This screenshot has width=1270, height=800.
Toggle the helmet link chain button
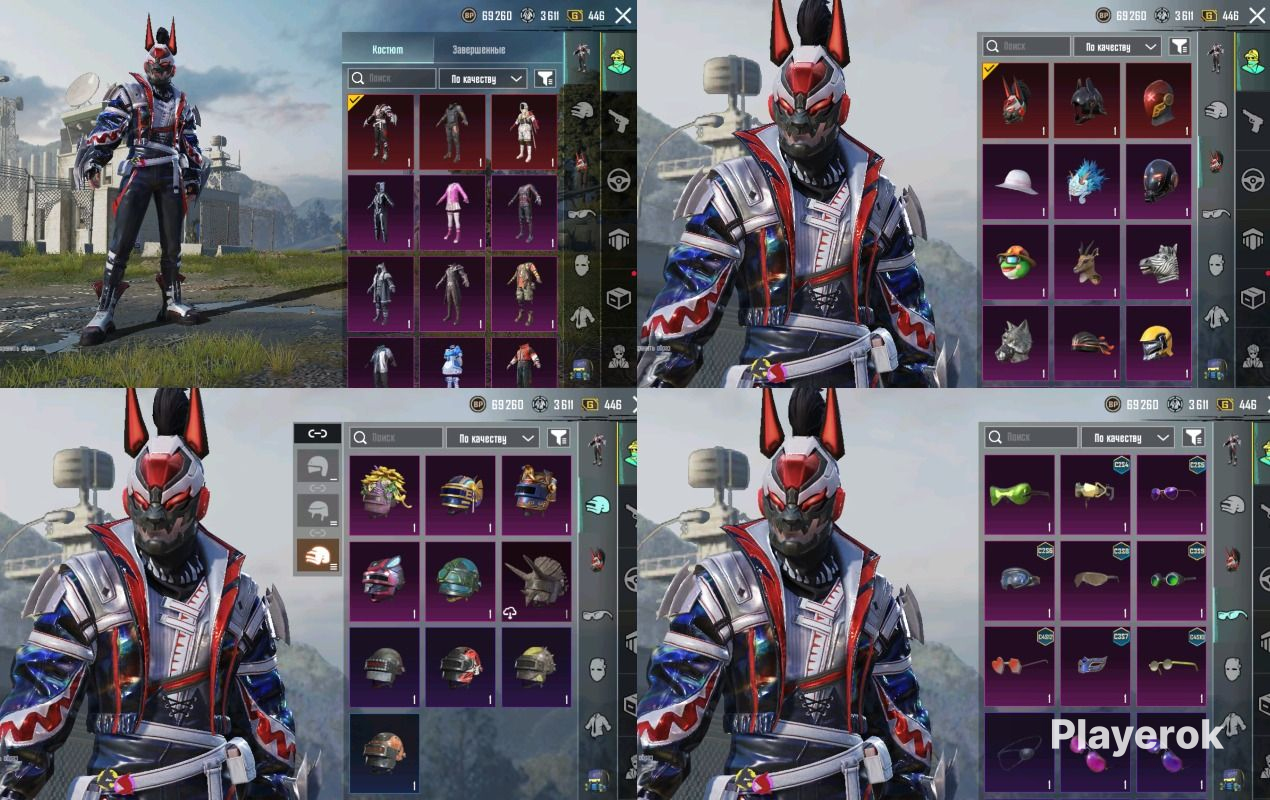(317, 433)
